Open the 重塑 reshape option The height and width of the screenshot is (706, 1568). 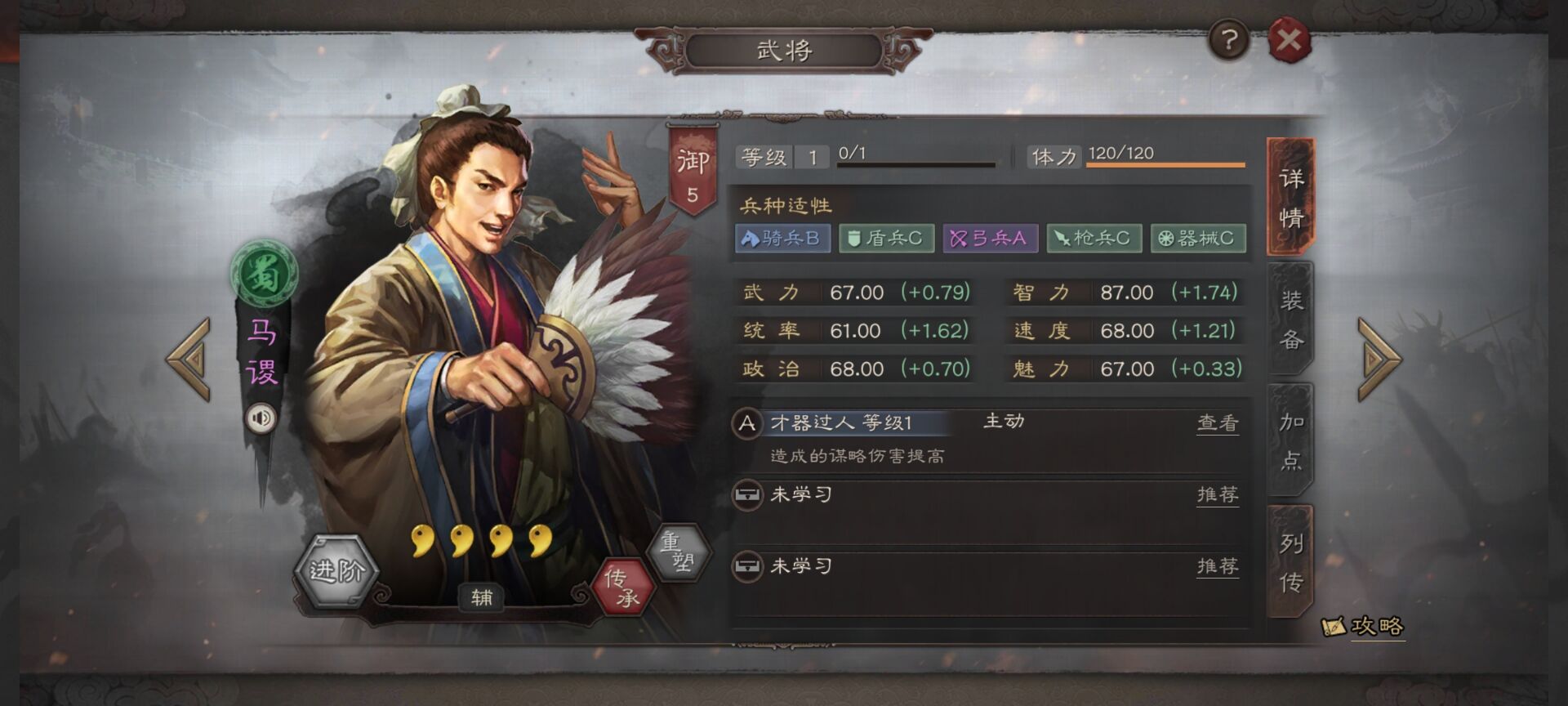(679, 550)
